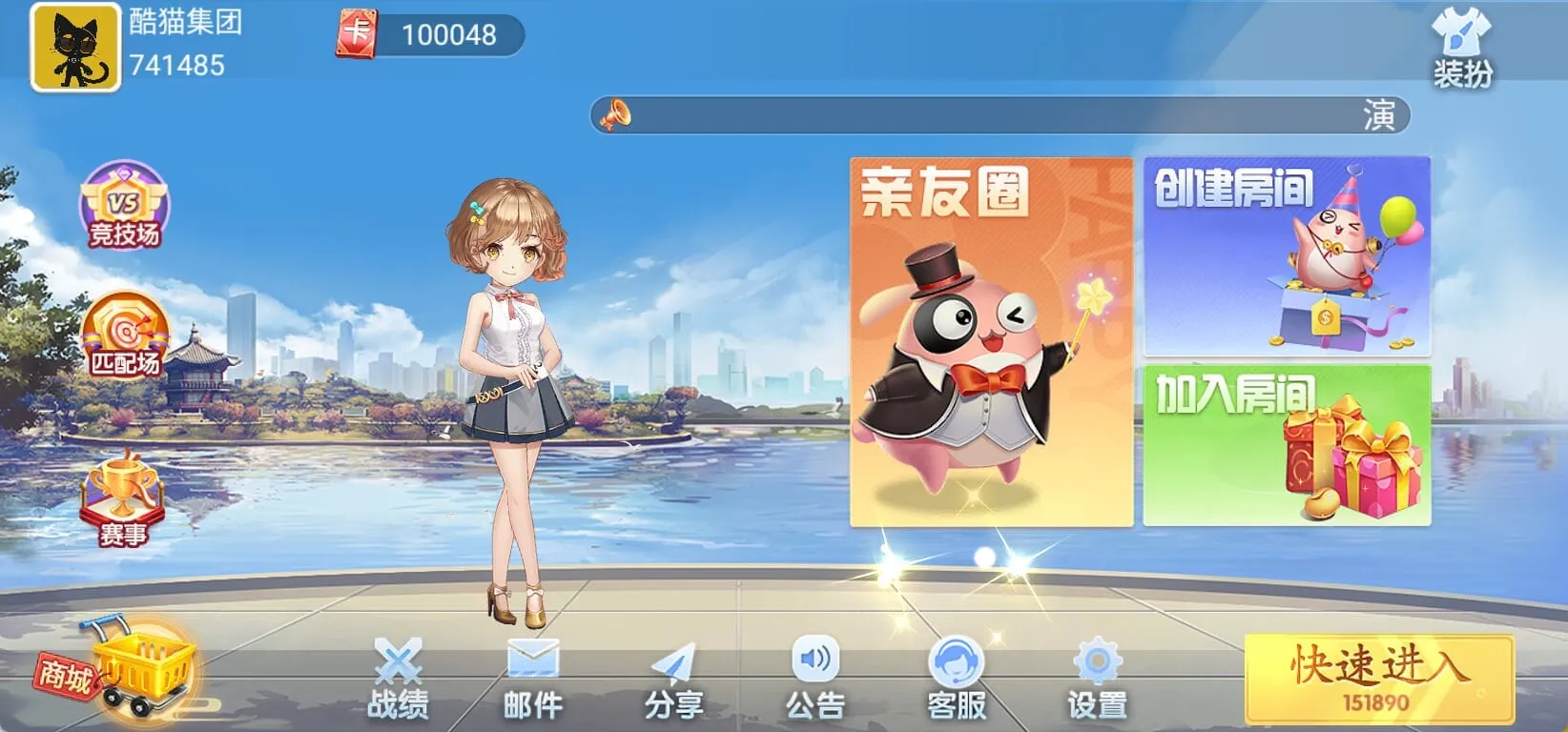Image resolution: width=1568 pixels, height=732 pixels.
Task: Check the 邮件 mailbox
Action: tap(531, 677)
